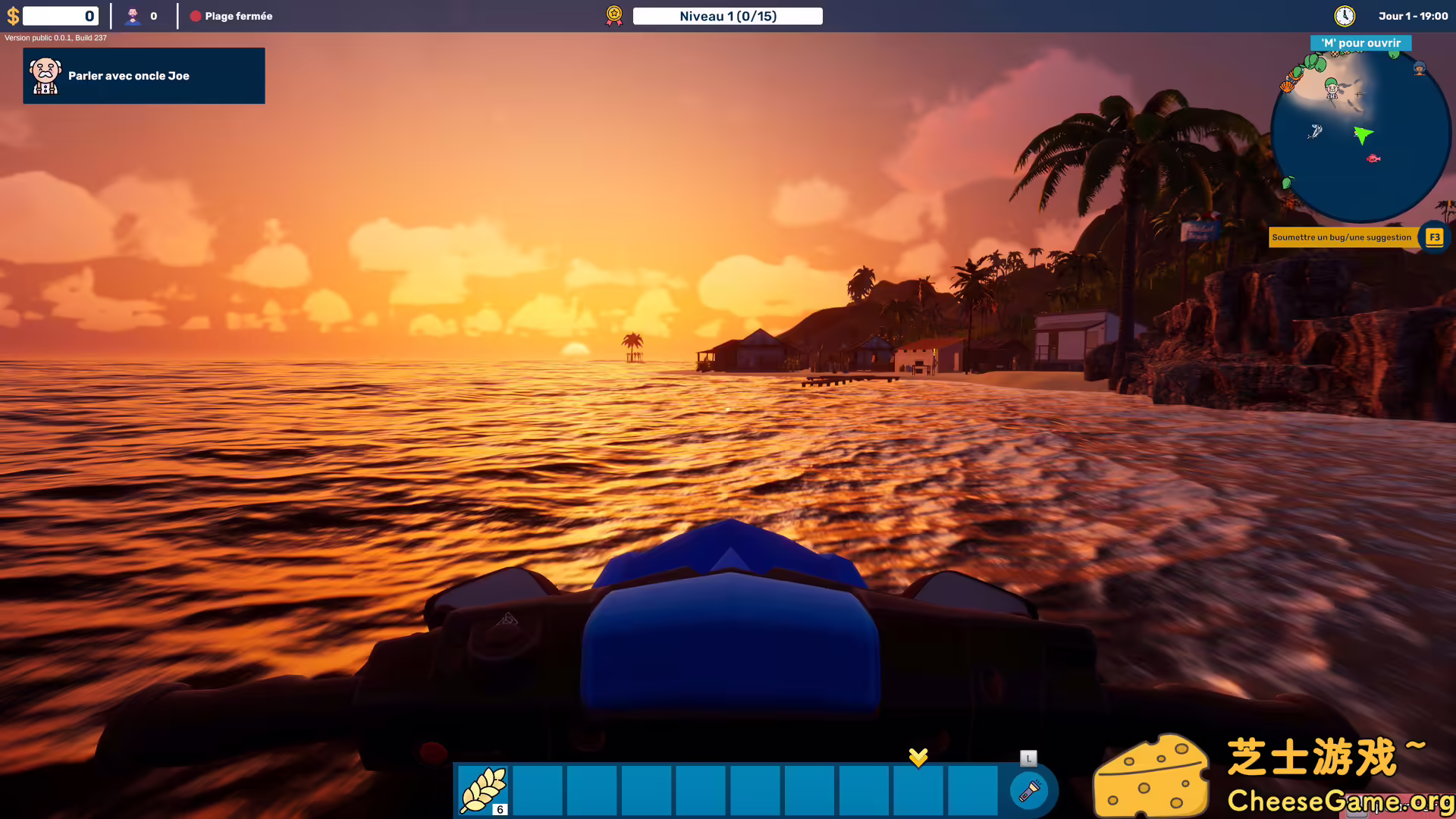Viewport: 1456px width, 819px height.
Task: Expand the F3 bug suggestion panel
Action: [1434, 237]
